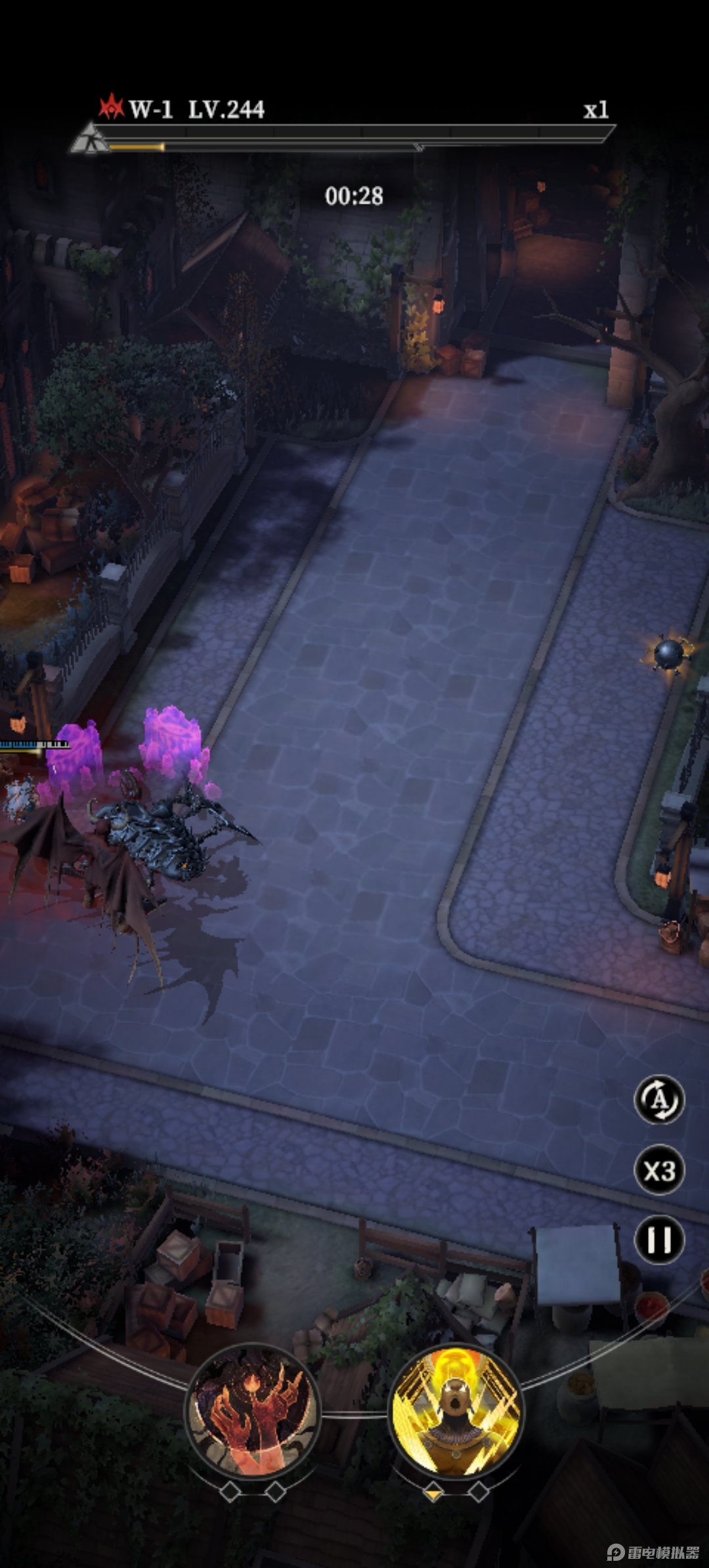The height and width of the screenshot is (1568, 709).
Task: Change battle speed with the X3 button
Action: pyautogui.click(x=659, y=1170)
